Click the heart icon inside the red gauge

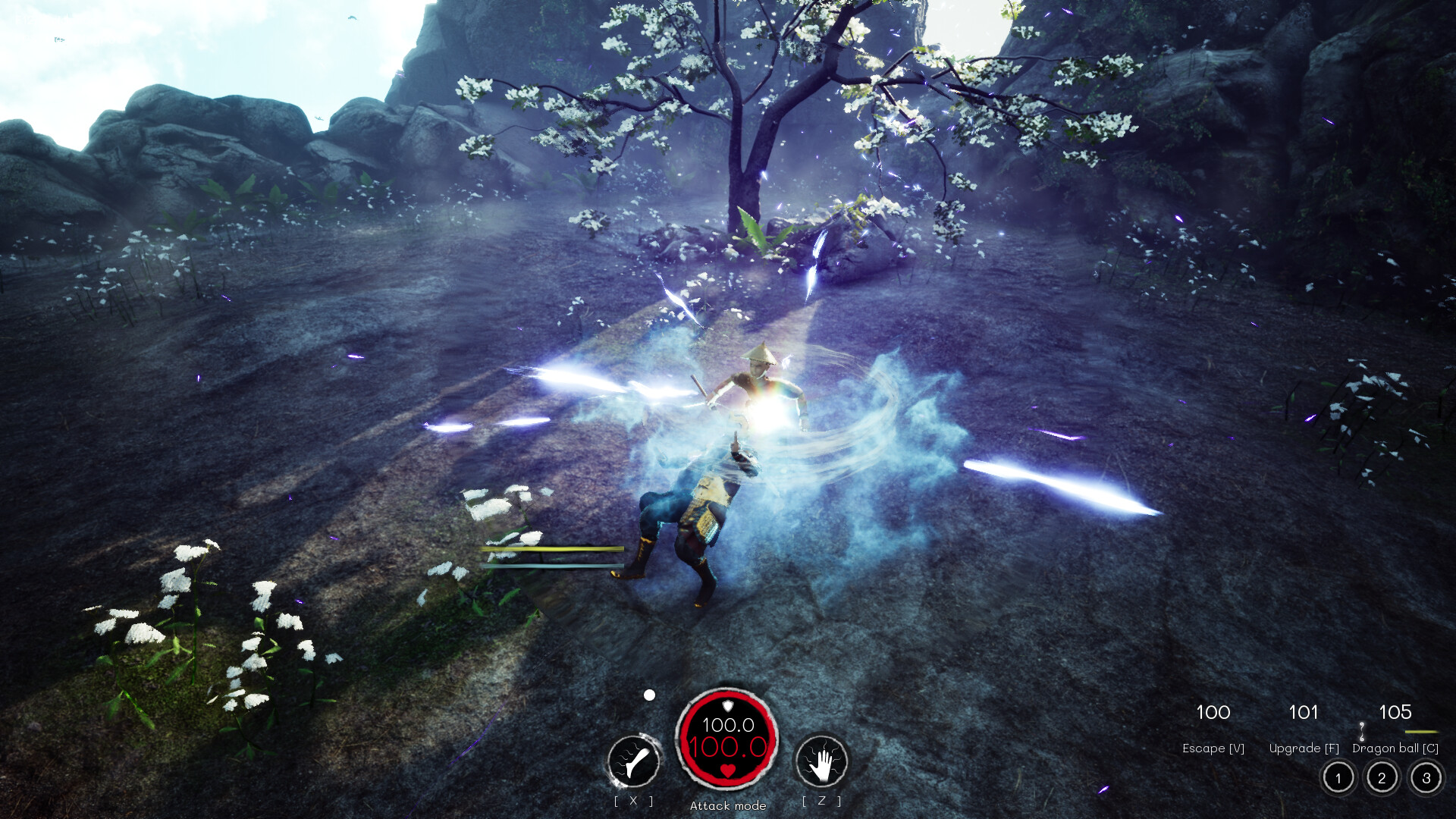727,771
